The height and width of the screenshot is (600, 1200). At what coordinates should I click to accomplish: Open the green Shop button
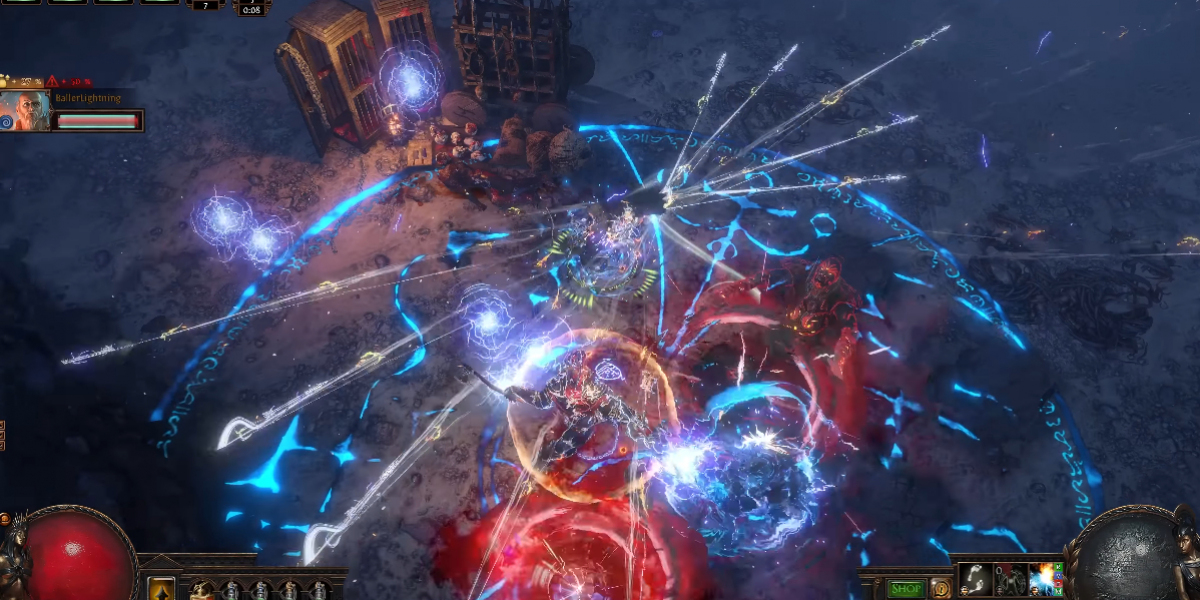tap(907, 589)
